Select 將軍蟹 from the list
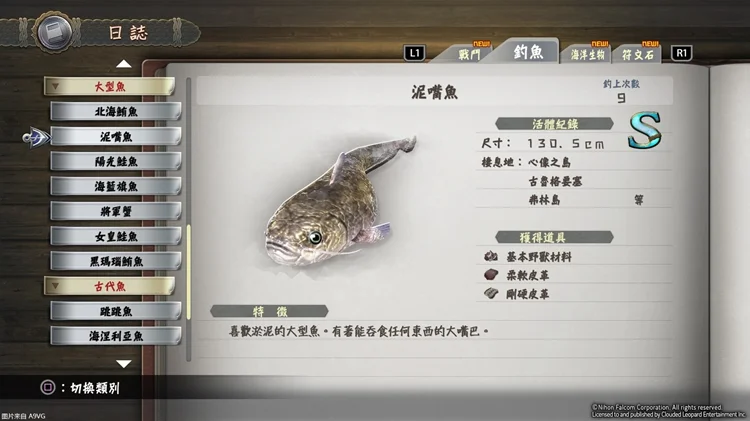 116,211
